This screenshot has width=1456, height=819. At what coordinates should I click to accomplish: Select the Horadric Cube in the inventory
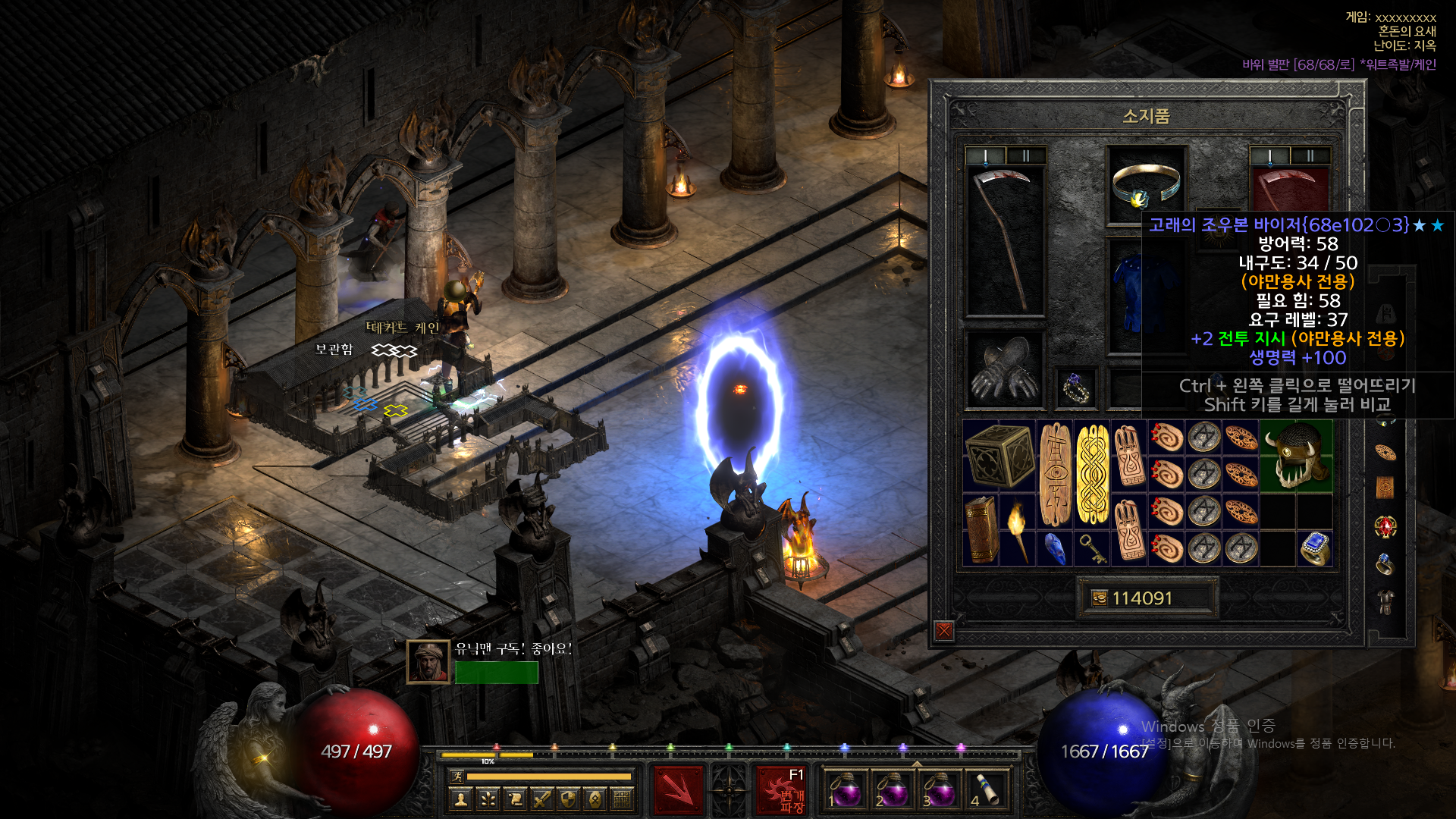tap(999, 455)
